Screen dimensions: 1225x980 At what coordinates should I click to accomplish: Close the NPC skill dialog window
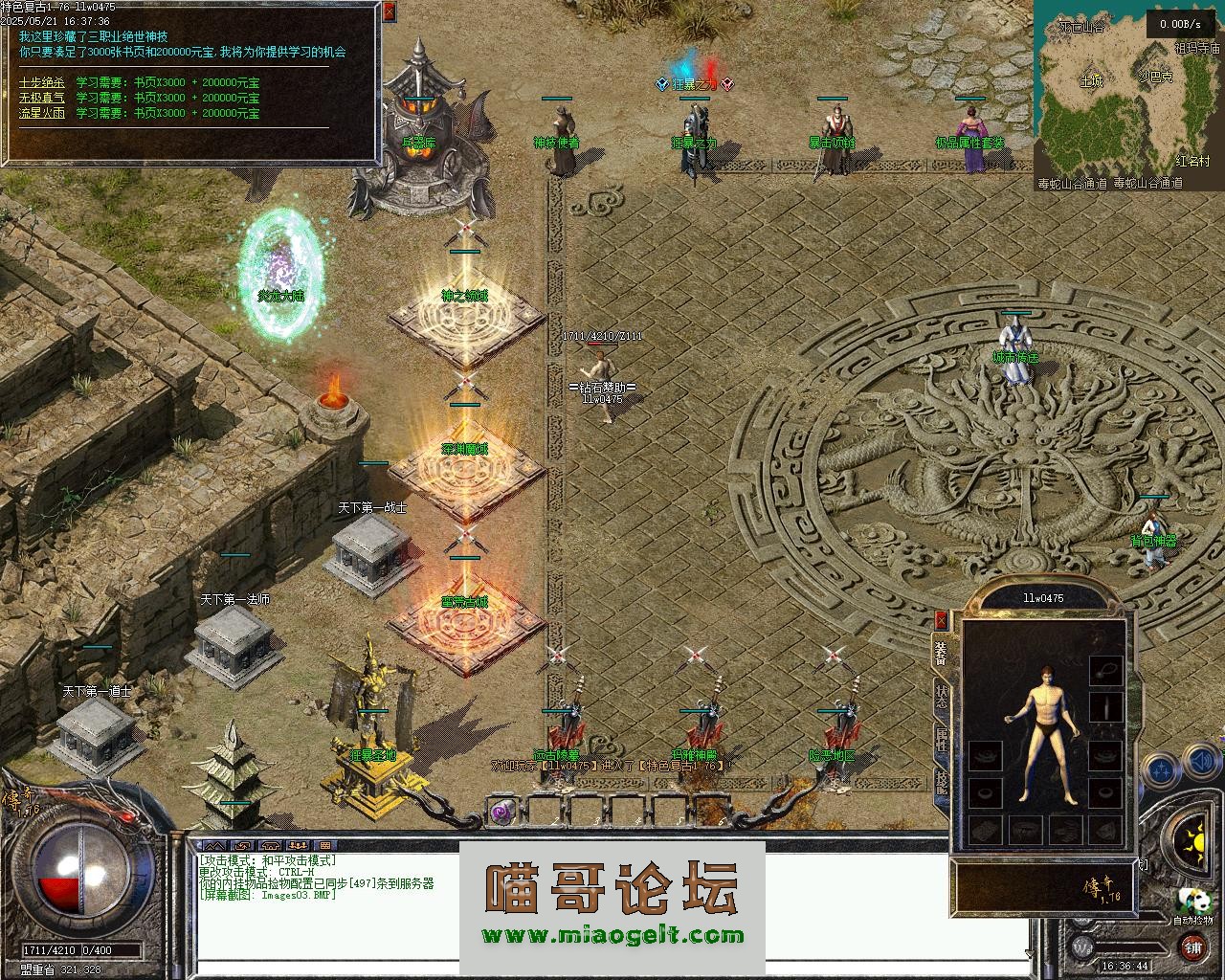(x=389, y=12)
